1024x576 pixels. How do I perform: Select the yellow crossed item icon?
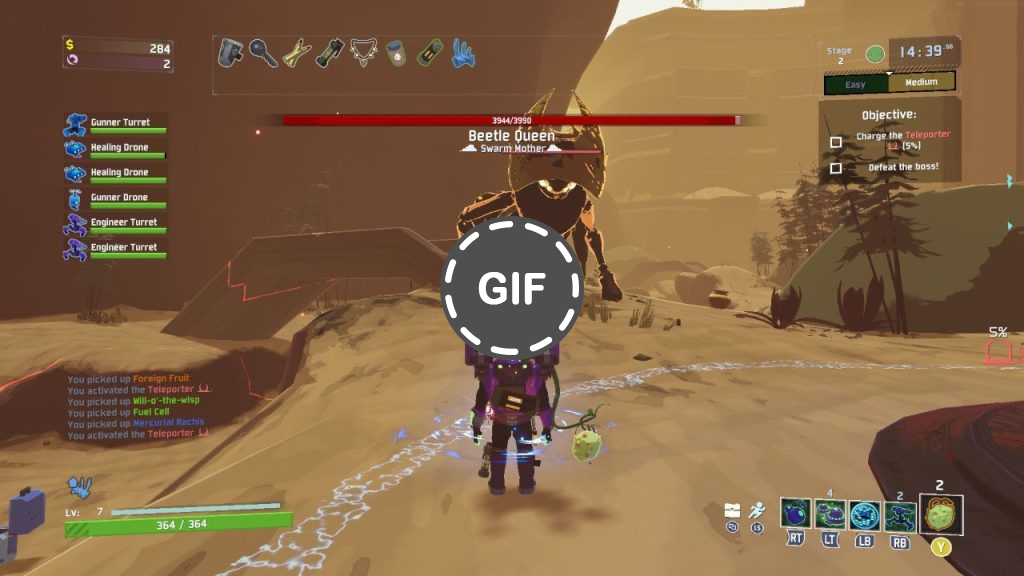(297, 53)
